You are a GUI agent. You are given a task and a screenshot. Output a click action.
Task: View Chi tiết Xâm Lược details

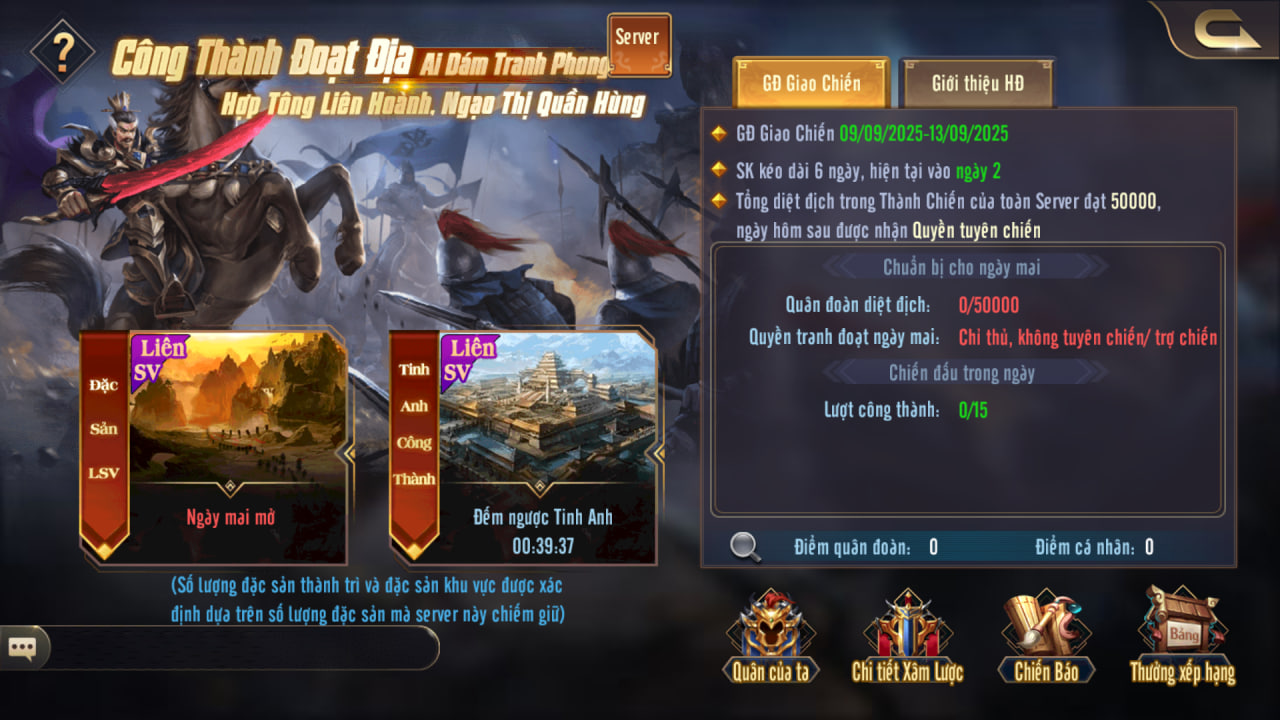coord(907,638)
